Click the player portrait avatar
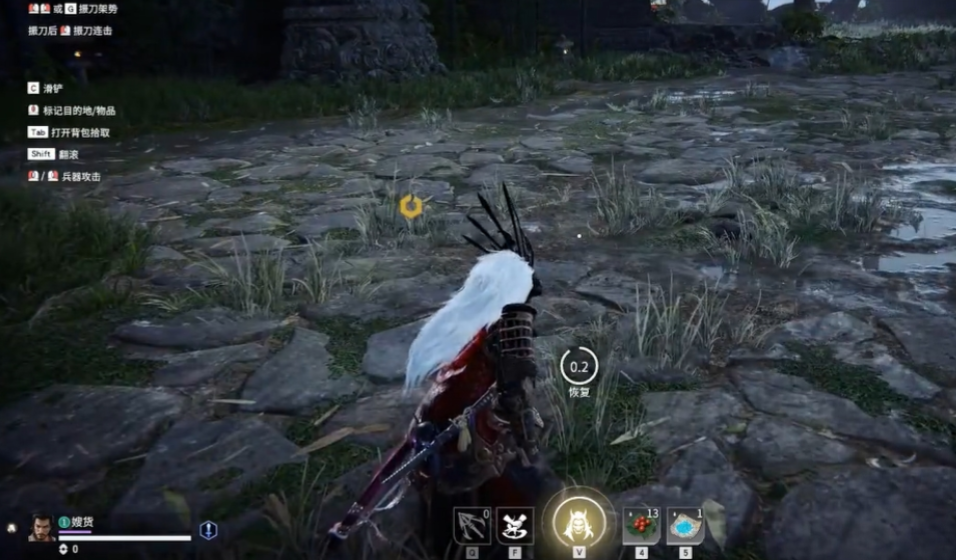Viewport: 956px width, 560px height. point(41,527)
